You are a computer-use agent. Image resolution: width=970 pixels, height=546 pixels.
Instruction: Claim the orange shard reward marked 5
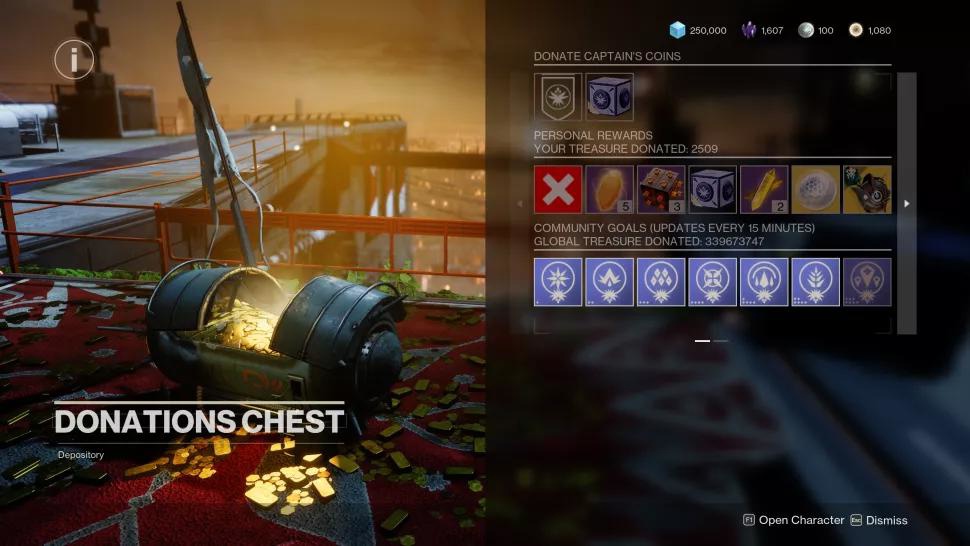[609, 190]
